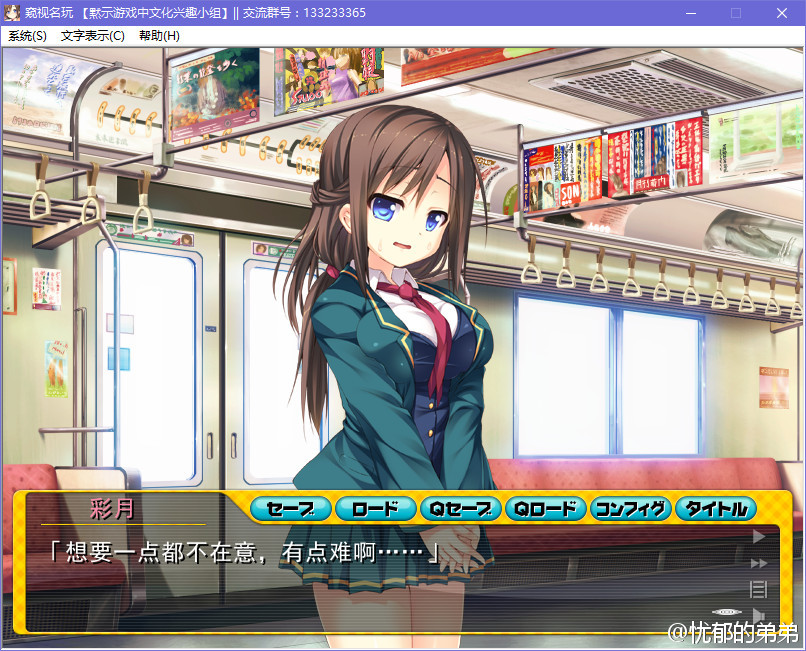
Task: Open the backlog lines icon
Action: pyautogui.click(x=758, y=589)
